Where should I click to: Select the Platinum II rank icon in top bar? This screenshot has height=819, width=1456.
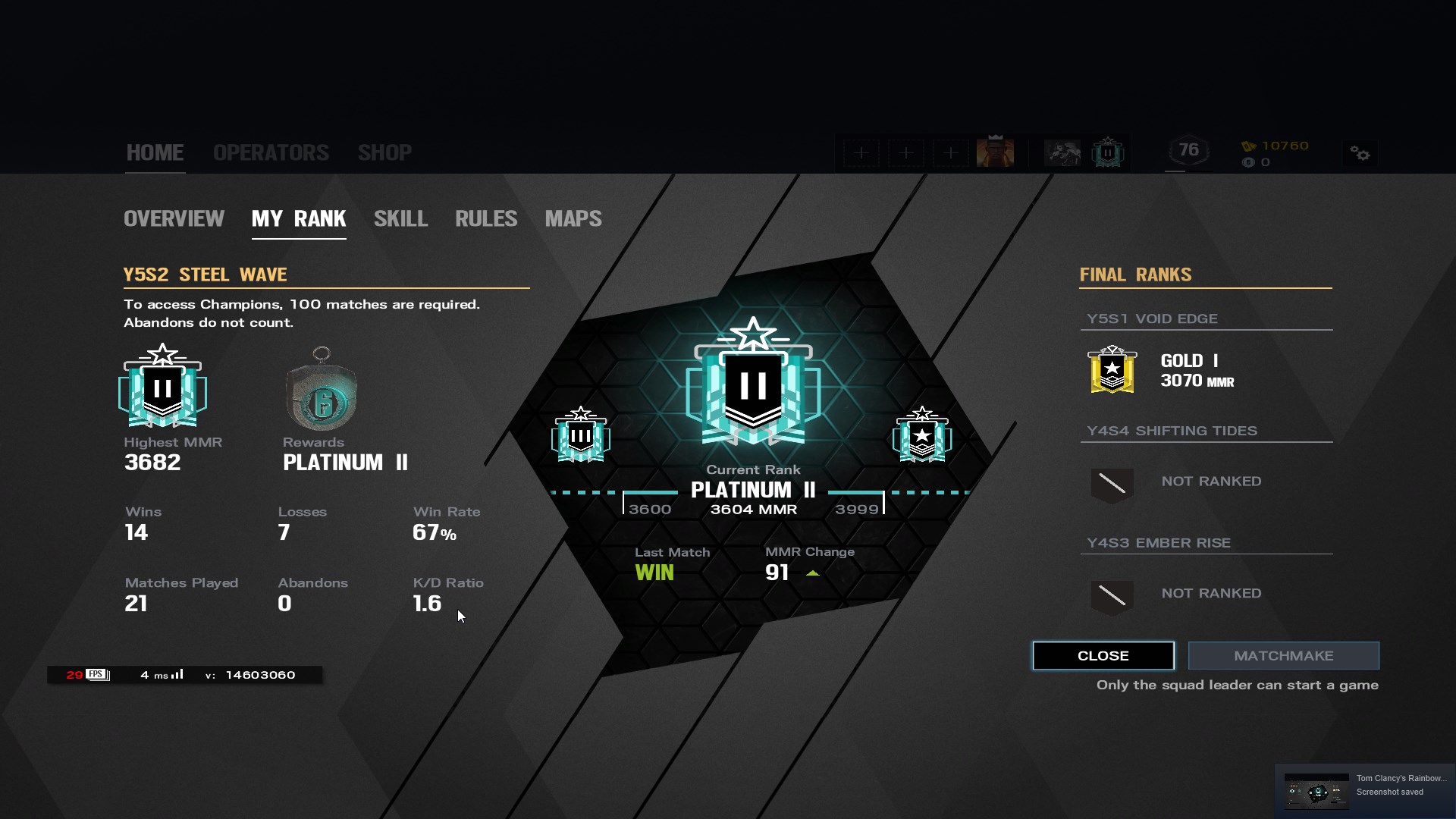click(1107, 152)
